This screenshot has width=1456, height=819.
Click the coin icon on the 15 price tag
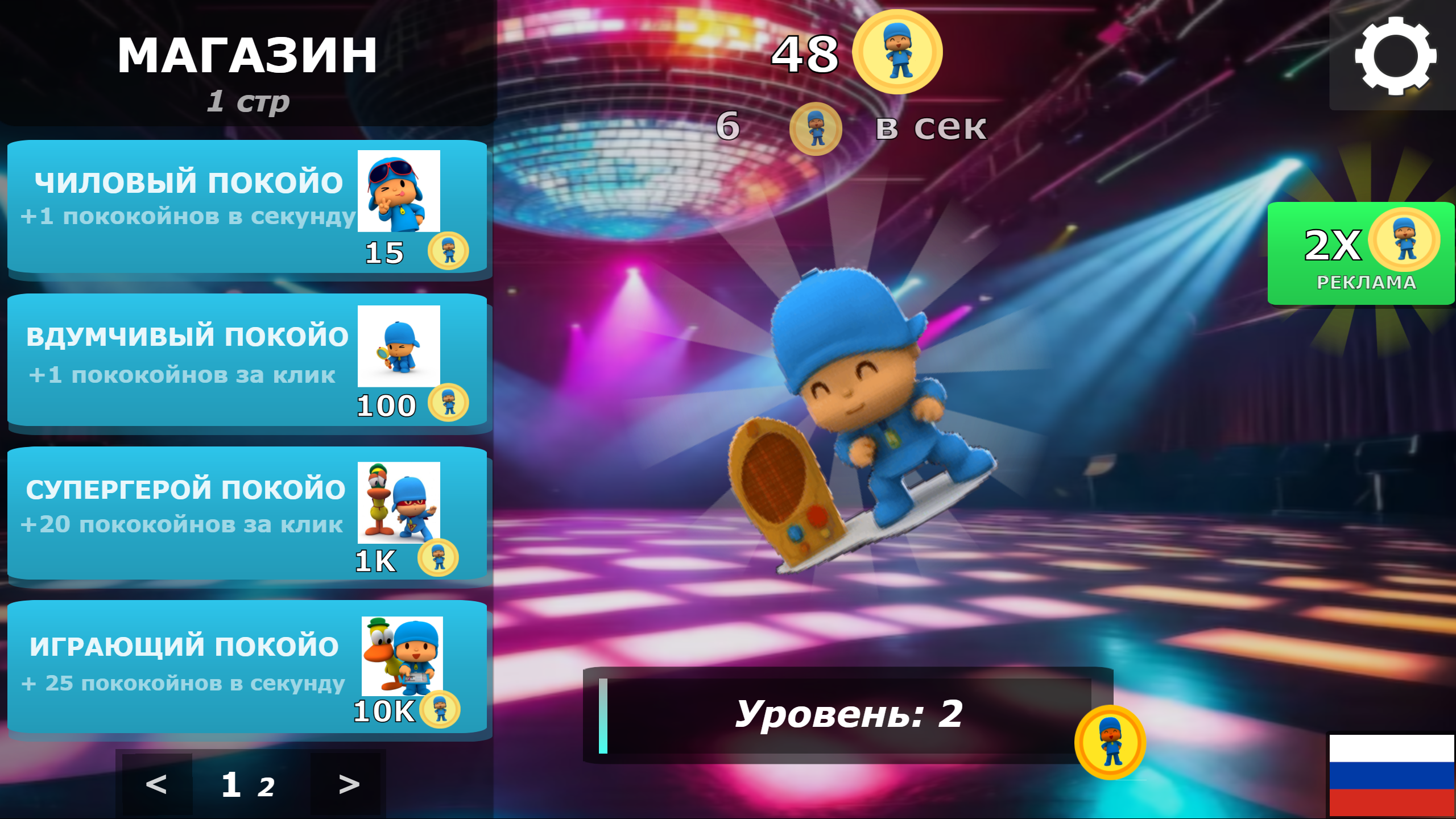(x=449, y=252)
